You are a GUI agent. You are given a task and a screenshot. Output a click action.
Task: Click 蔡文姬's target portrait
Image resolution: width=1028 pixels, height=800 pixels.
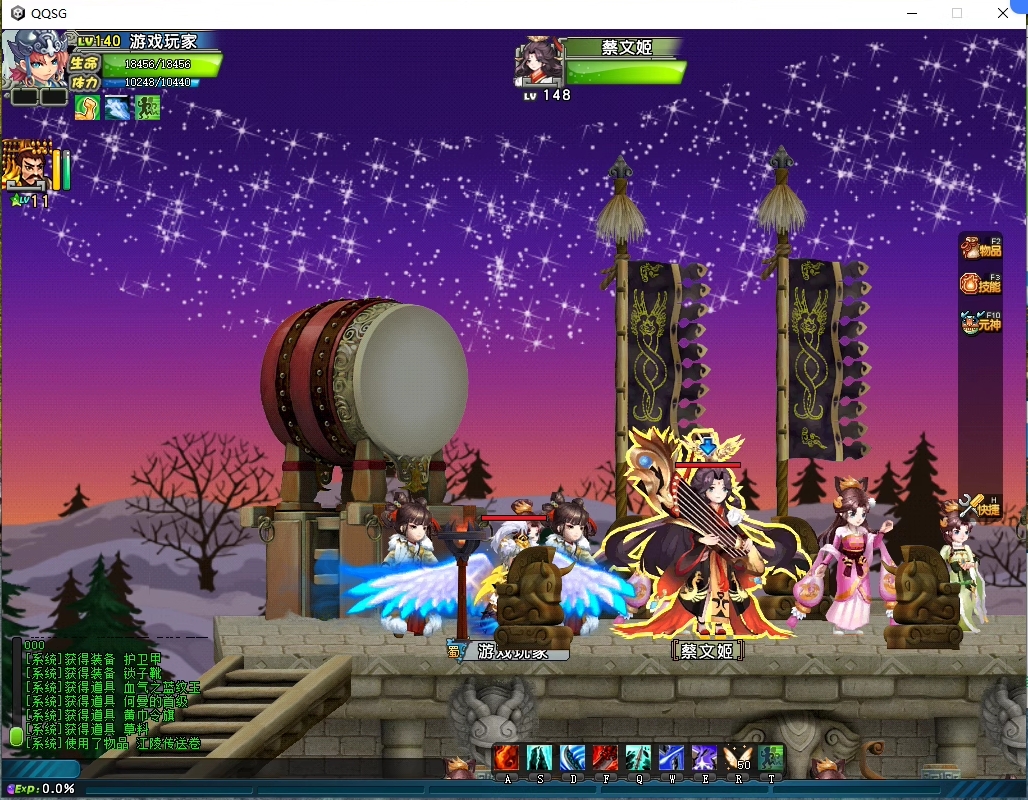537,62
